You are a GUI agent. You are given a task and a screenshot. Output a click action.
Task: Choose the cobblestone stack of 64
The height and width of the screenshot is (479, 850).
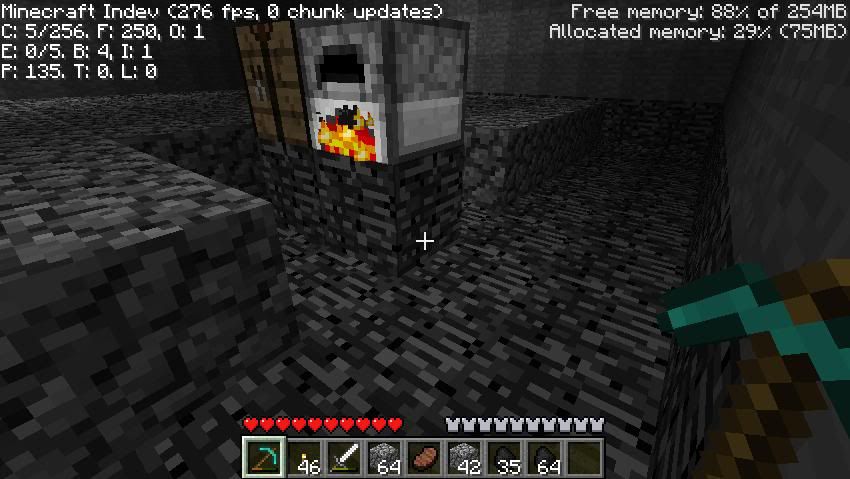[x=384, y=458]
